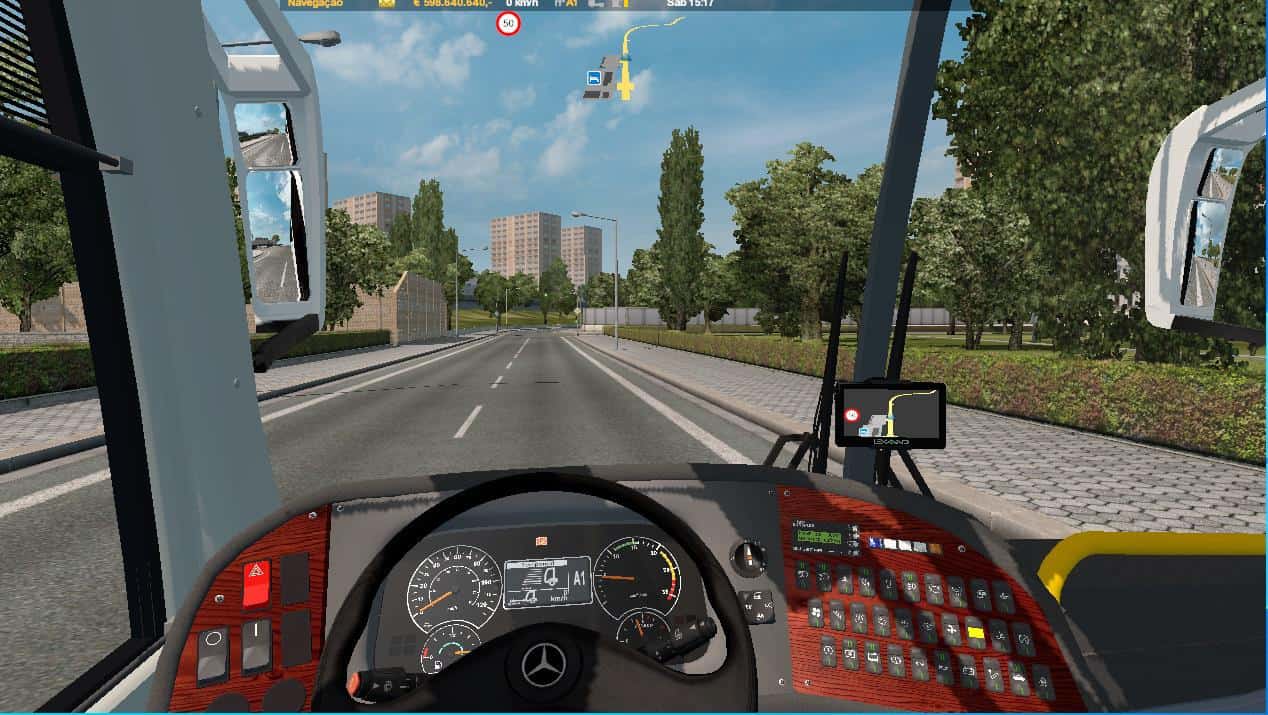Viewport: 1268px width, 715px height.
Task: Select the blue bed rest-stop marker
Action: [x=595, y=77]
